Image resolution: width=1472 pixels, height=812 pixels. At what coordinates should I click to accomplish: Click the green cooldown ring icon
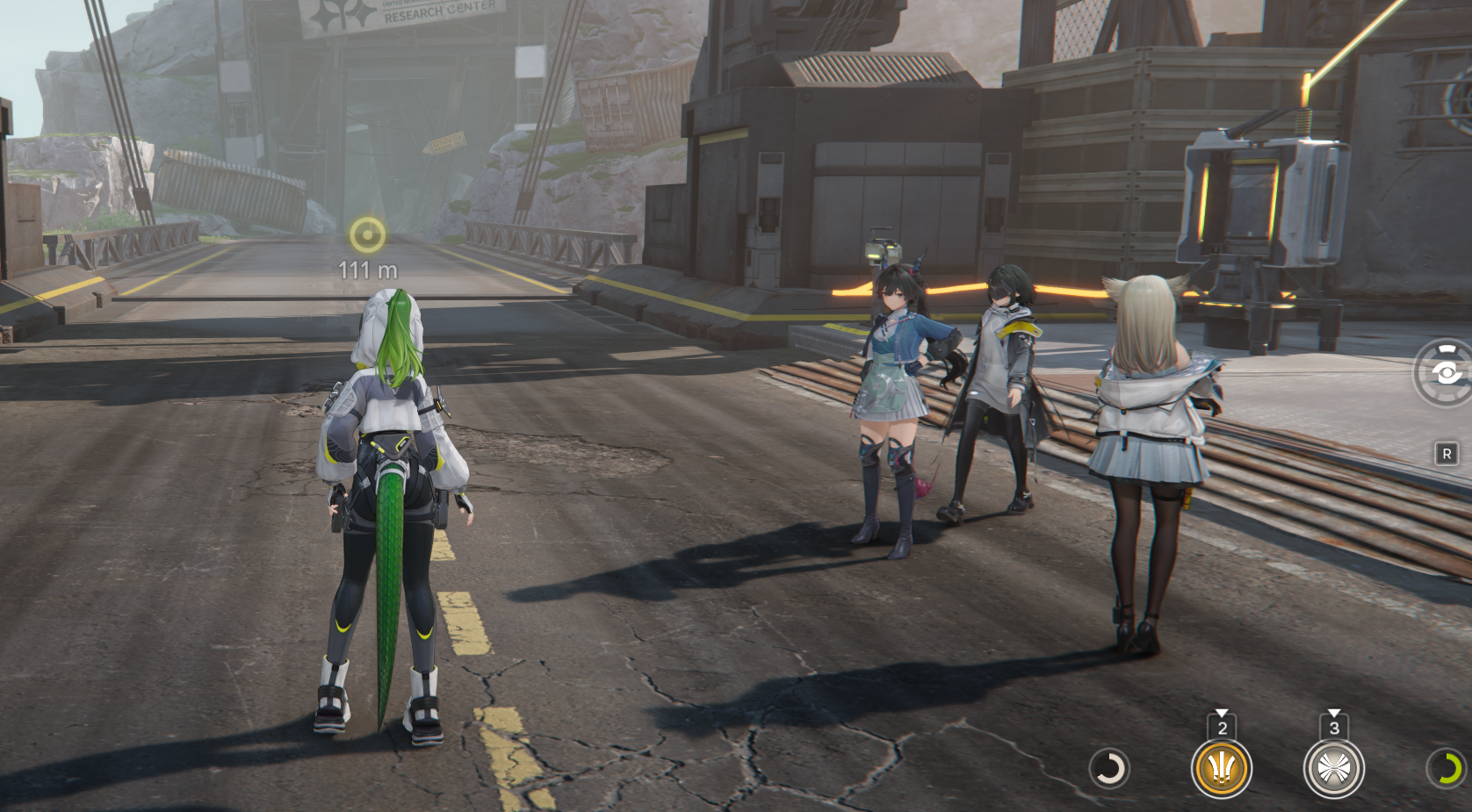click(1447, 769)
